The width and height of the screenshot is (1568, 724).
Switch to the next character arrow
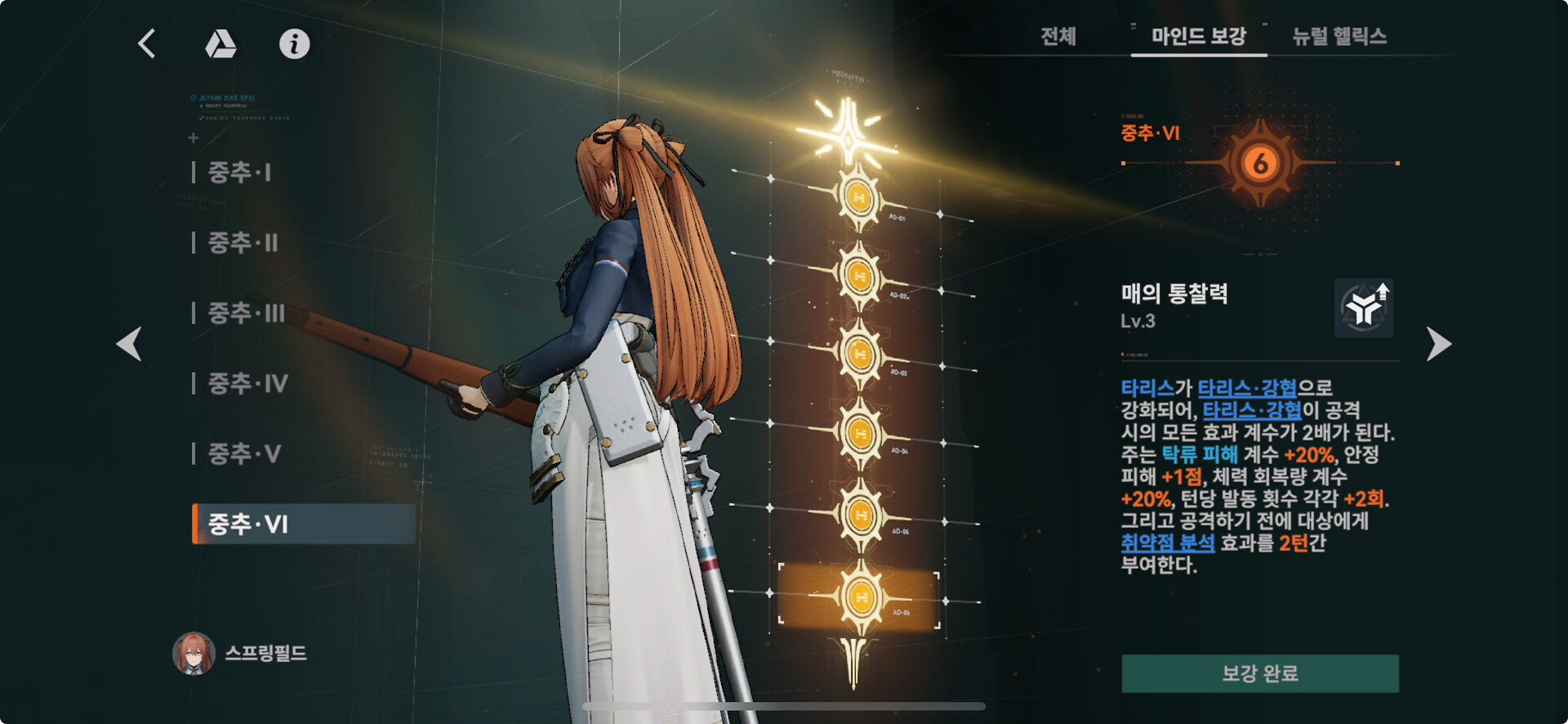1438,343
